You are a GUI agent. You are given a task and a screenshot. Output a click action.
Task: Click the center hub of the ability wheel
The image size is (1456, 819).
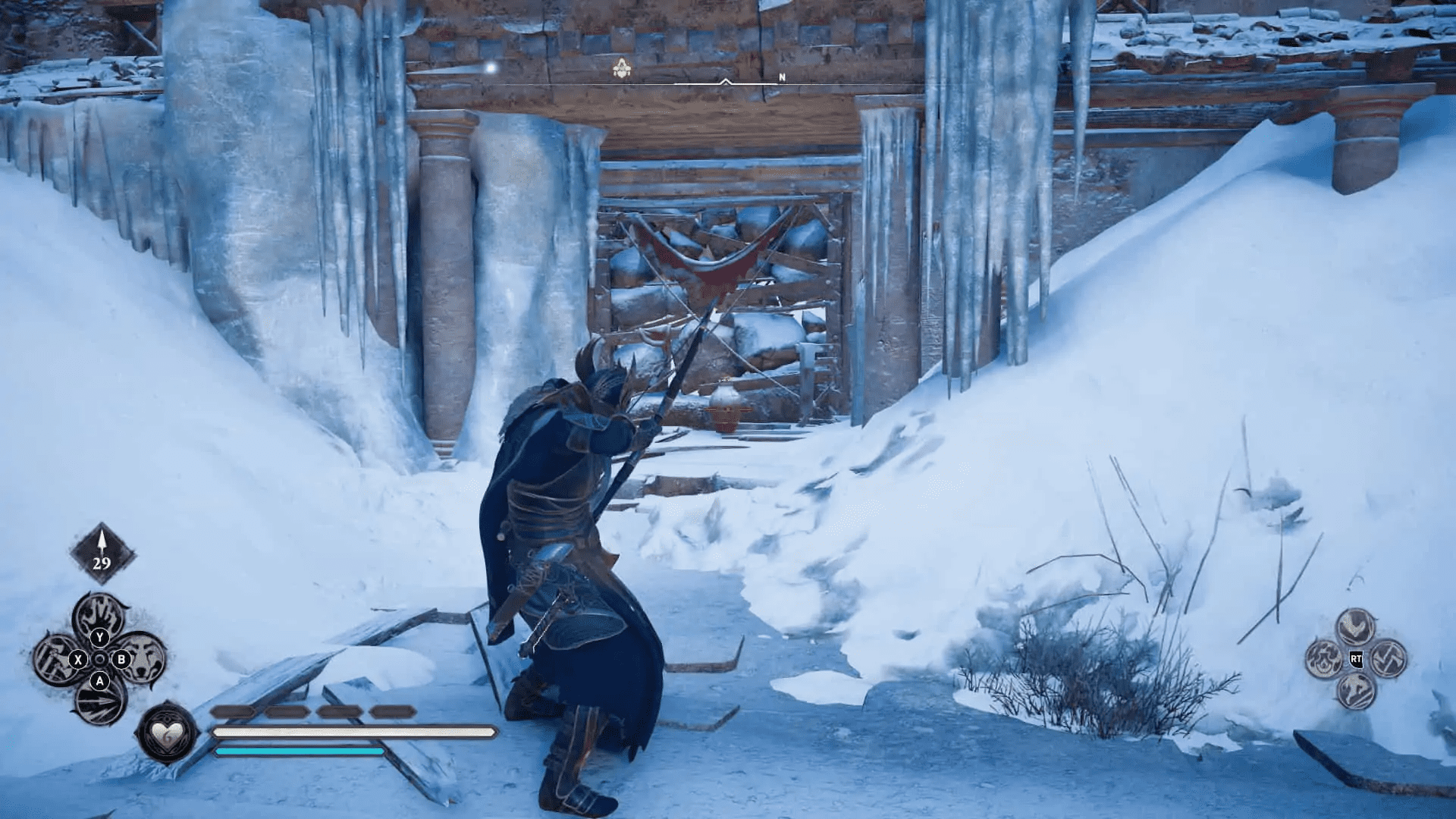pyautogui.click(x=100, y=660)
